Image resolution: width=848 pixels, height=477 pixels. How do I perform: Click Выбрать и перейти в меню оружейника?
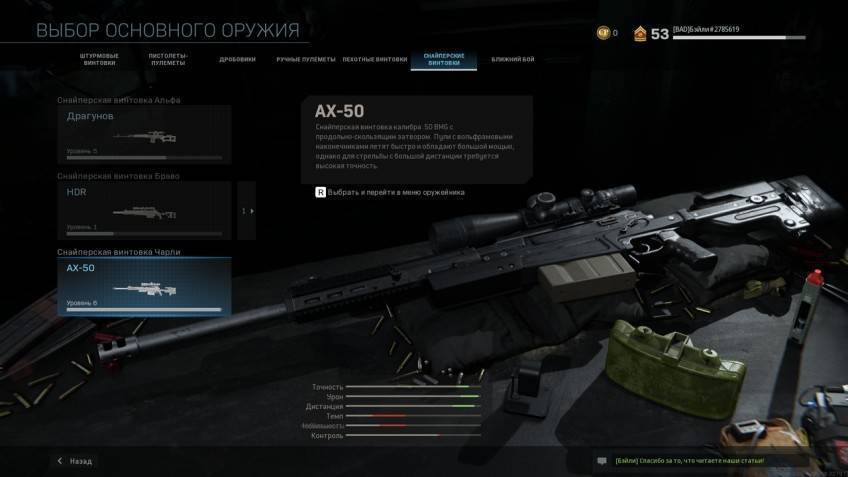point(390,192)
